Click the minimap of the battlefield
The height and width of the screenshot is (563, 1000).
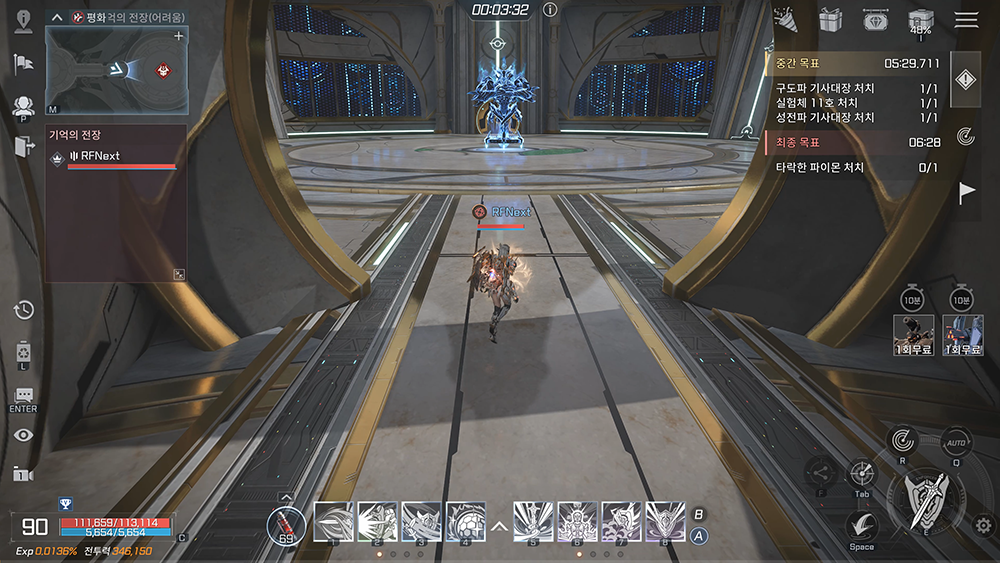[x=115, y=70]
